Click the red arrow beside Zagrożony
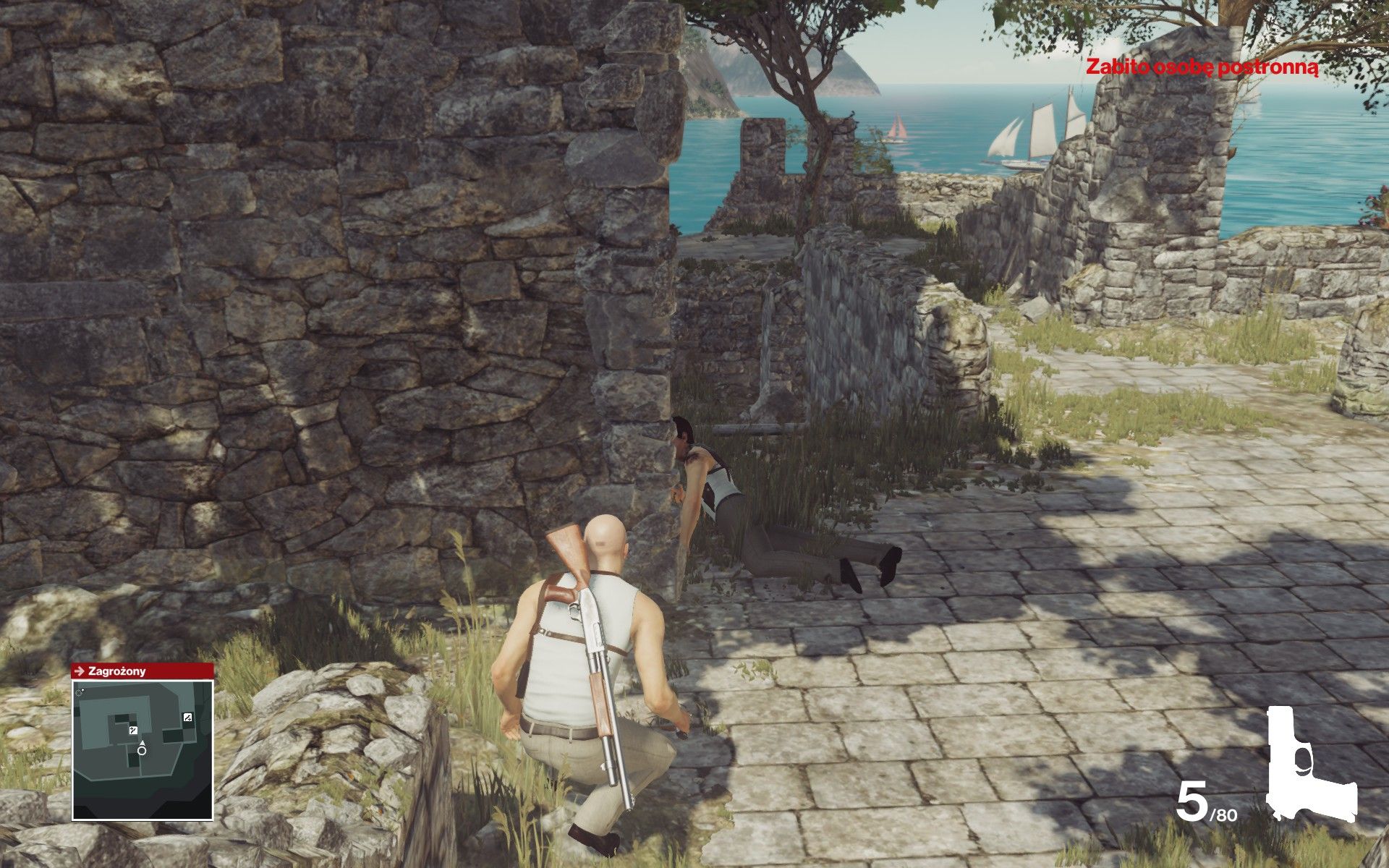 tap(82, 673)
